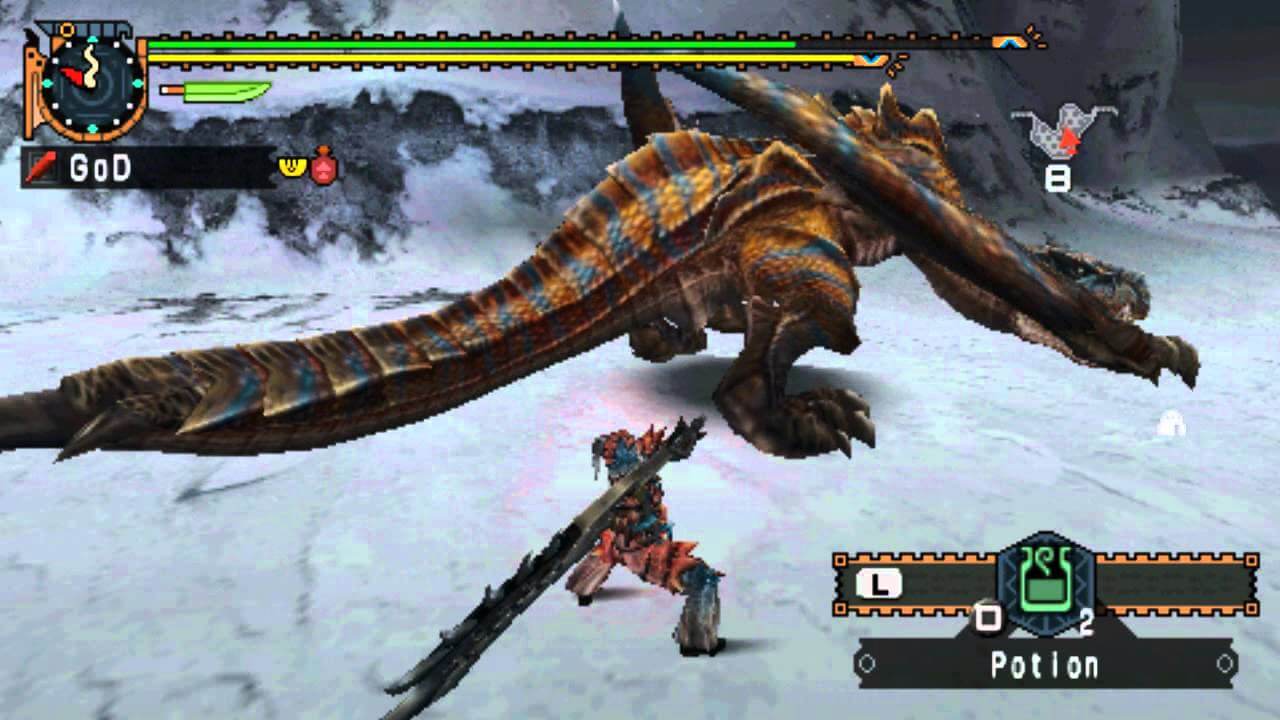Screen dimensions: 1280x720
Task: Click the yellow armor skill icon beside the flask
Action: click(290, 166)
